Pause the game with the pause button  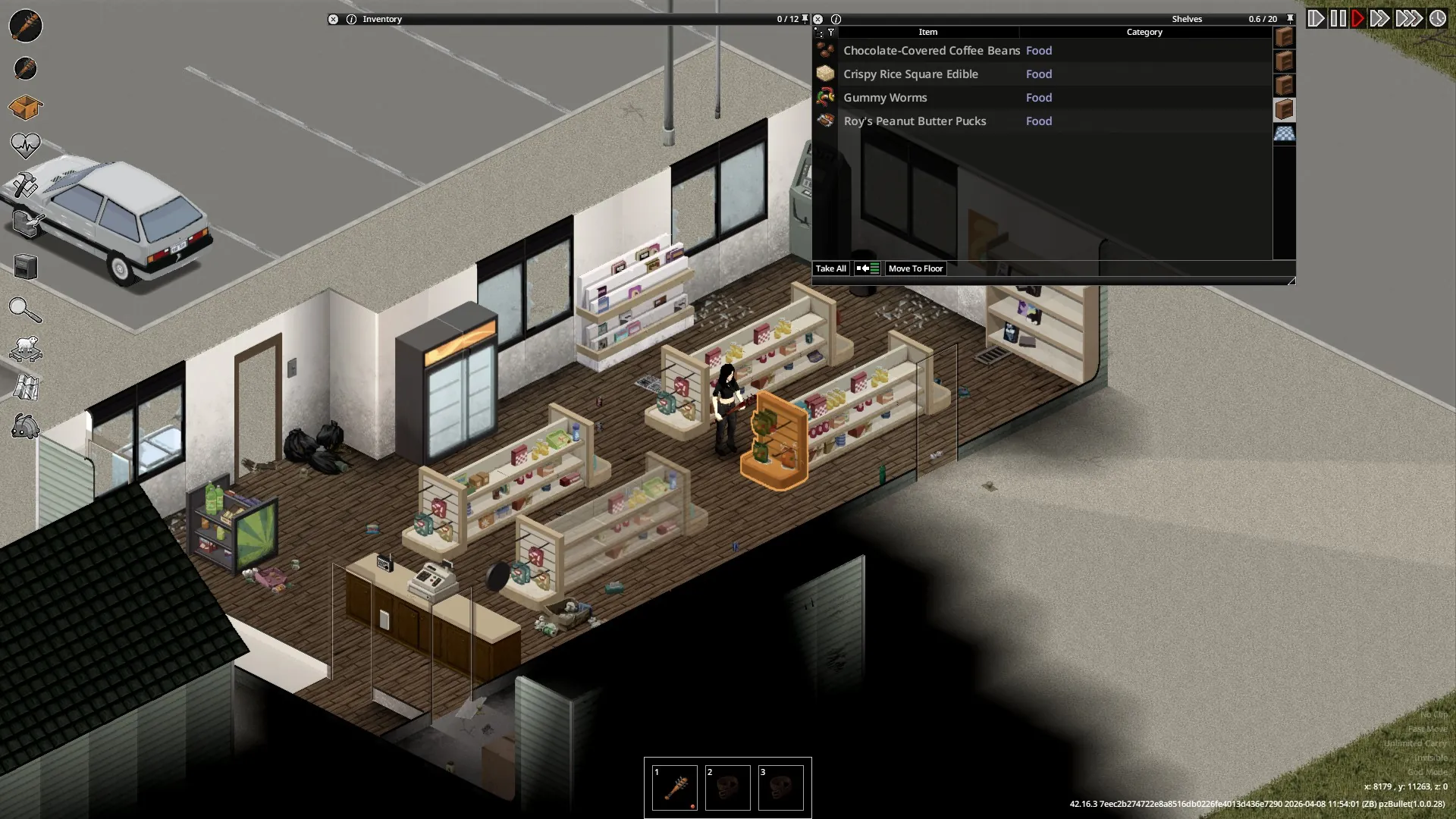(1338, 19)
